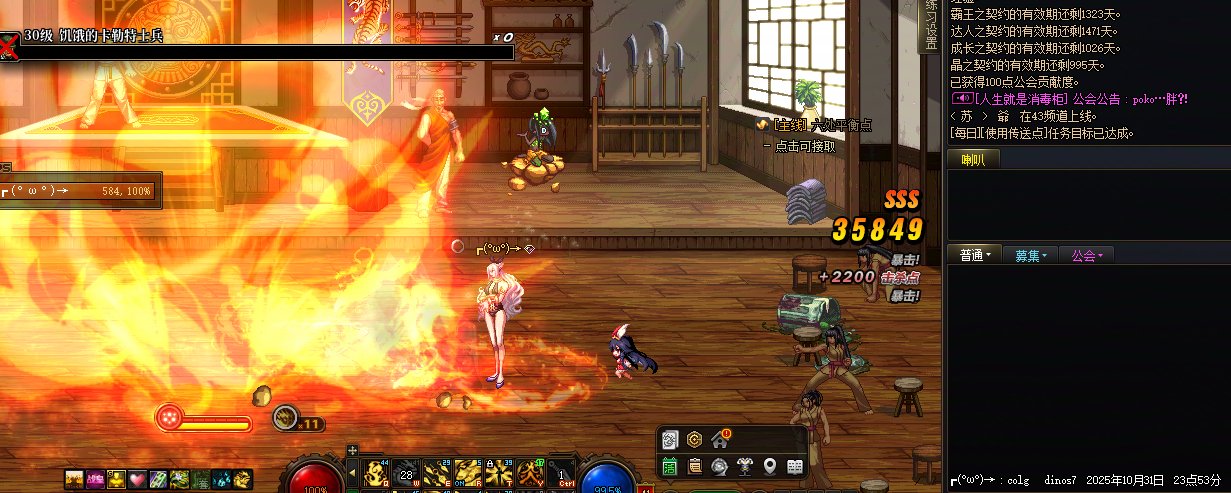Open the quest clipboard icon
Viewport: 1231px width, 493px height.
[x=695, y=466]
